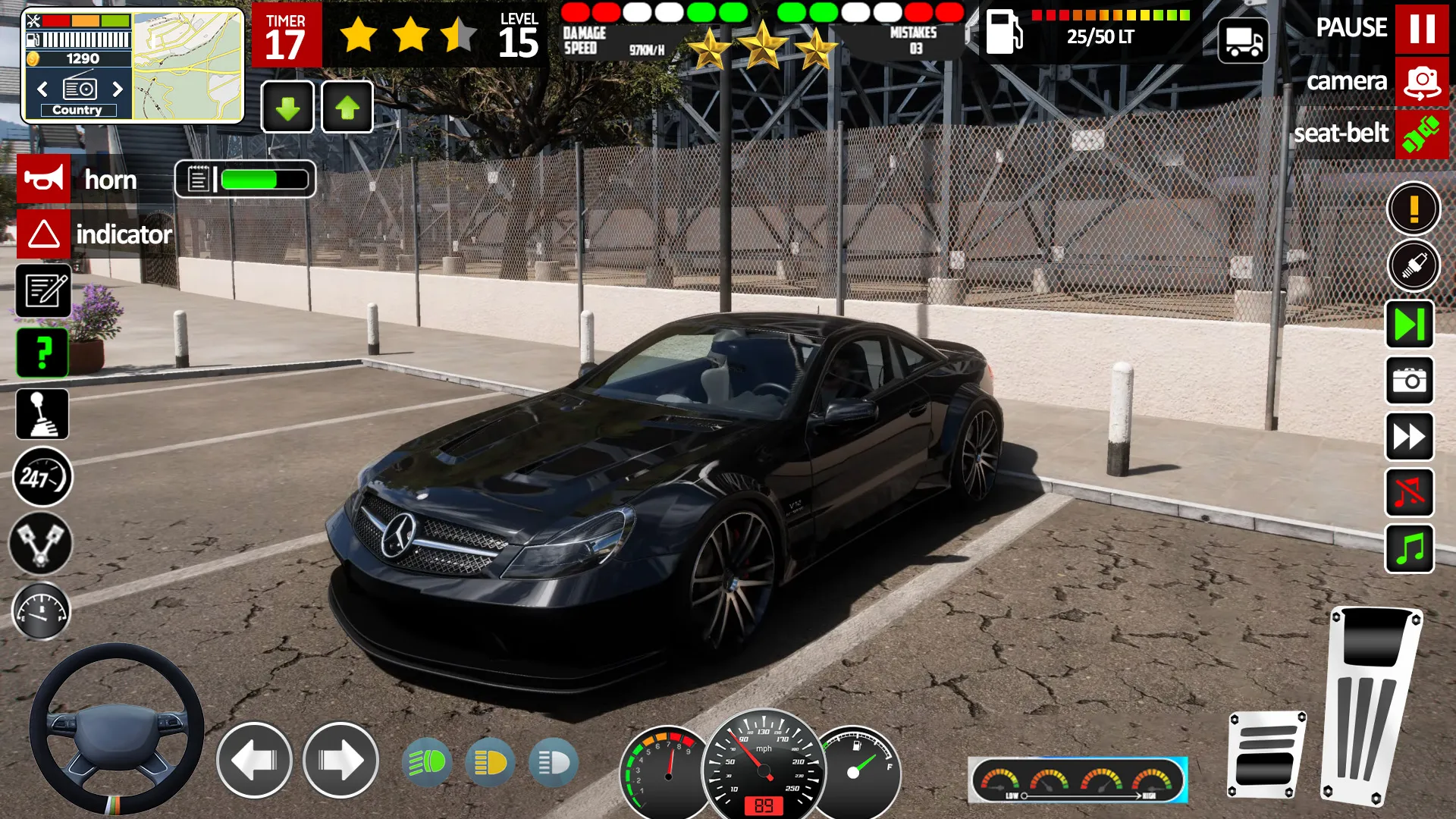1456x819 pixels.
Task: Activate the hazard indicator triangle button
Action: [x=44, y=234]
